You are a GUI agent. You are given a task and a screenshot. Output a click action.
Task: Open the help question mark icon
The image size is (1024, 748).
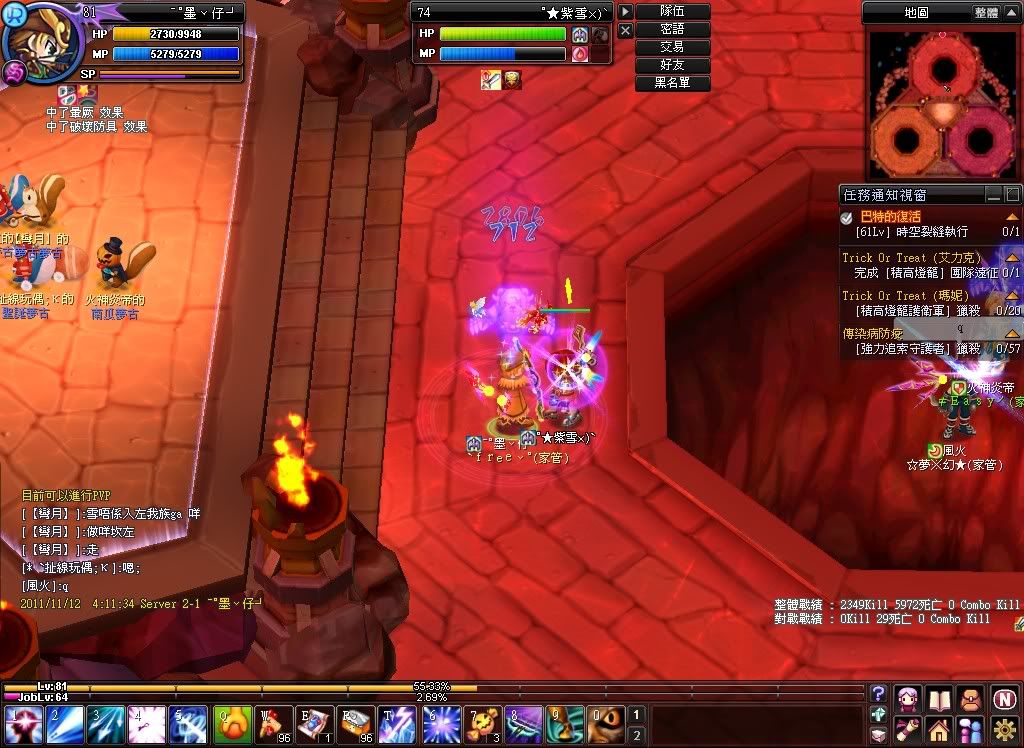pos(878,694)
